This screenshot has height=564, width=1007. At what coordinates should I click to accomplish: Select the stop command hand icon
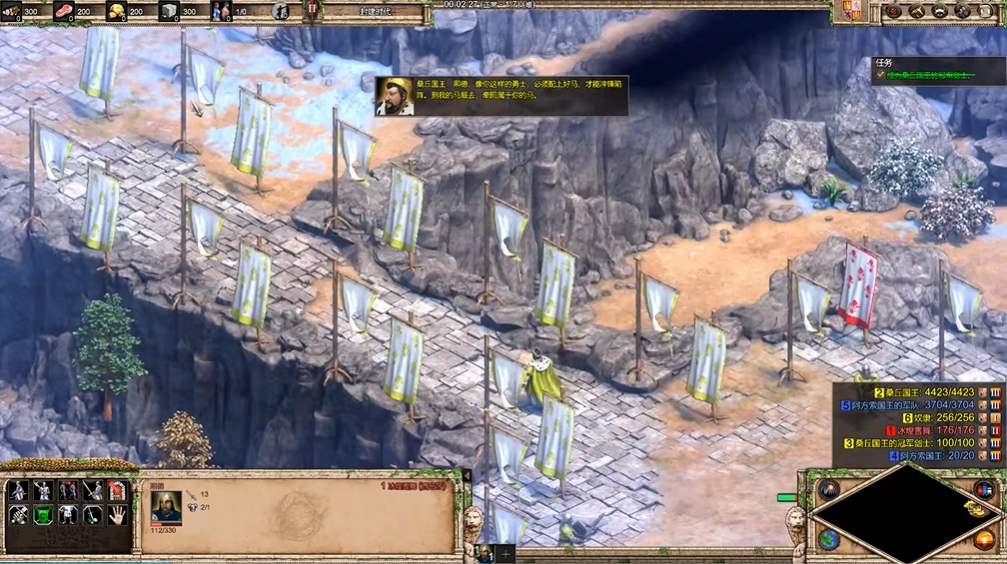point(117,515)
